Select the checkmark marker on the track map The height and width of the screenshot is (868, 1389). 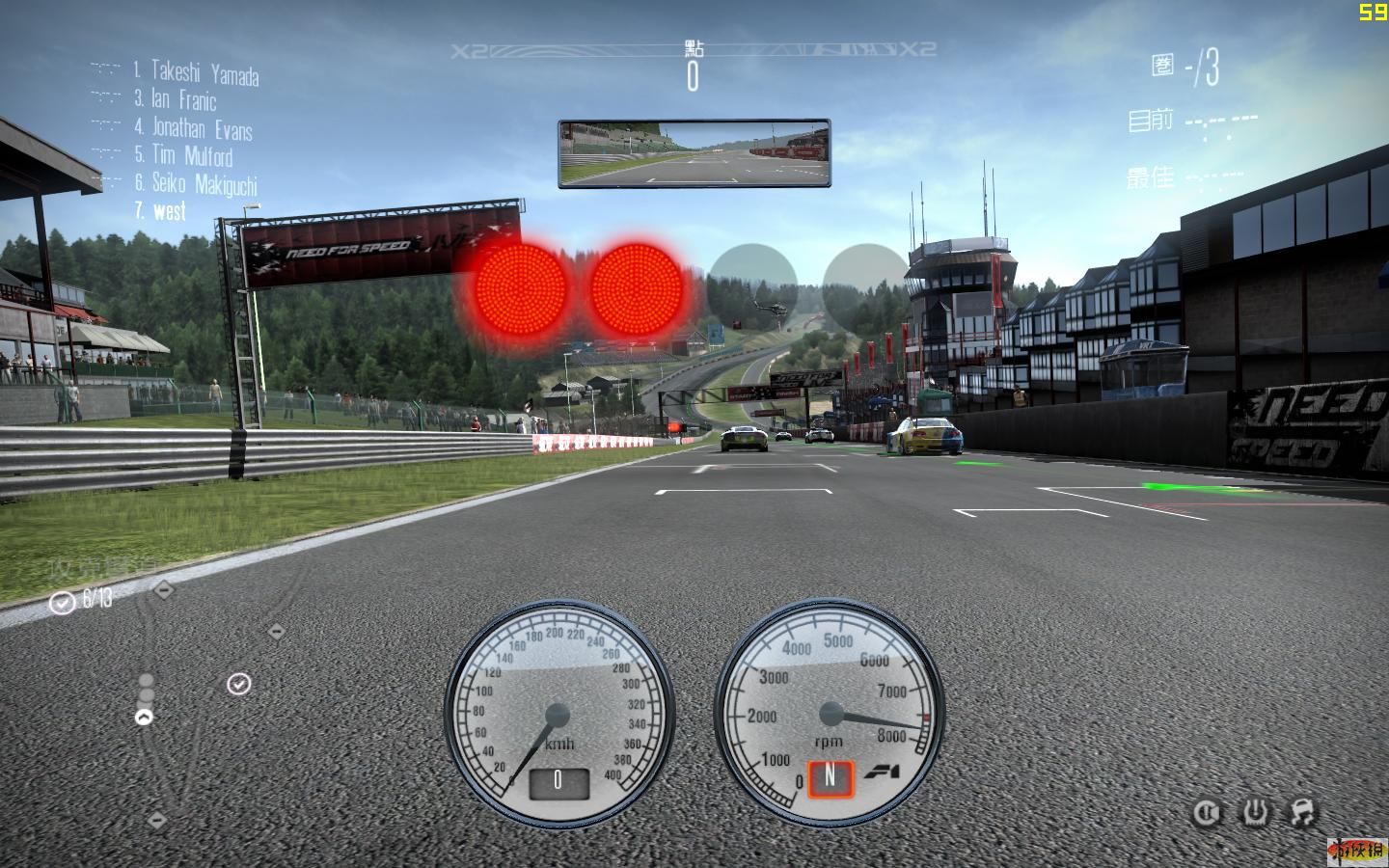pos(238,684)
